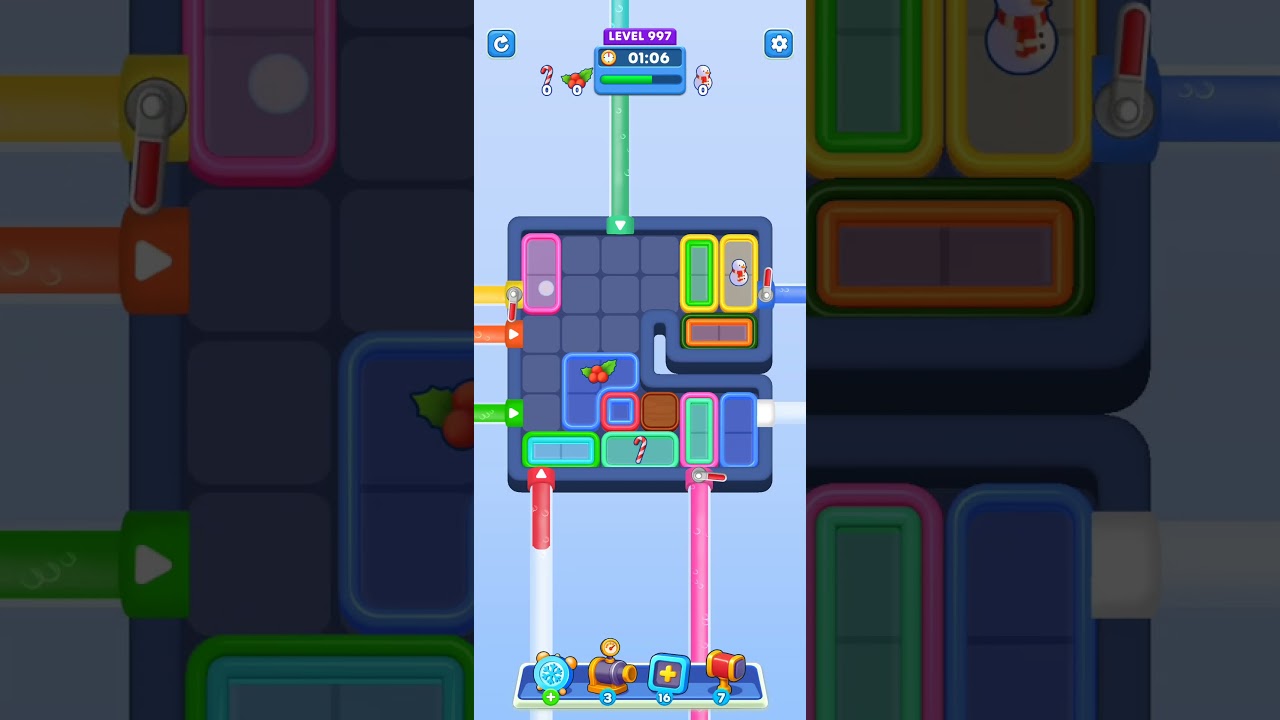
Task: Tap the LEVEL 997 banner
Action: 640,36
